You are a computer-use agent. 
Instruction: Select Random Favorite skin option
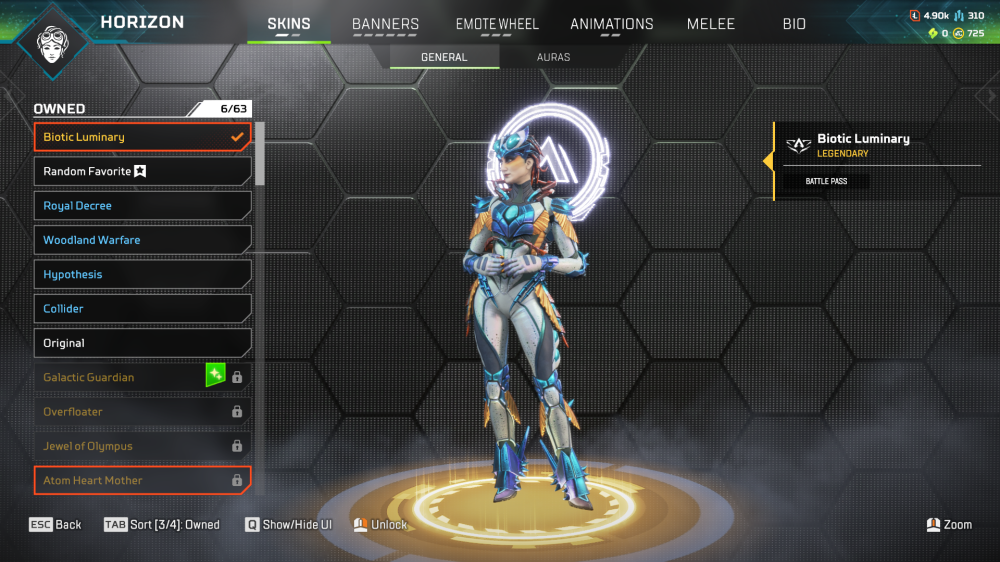click(142, 172)
